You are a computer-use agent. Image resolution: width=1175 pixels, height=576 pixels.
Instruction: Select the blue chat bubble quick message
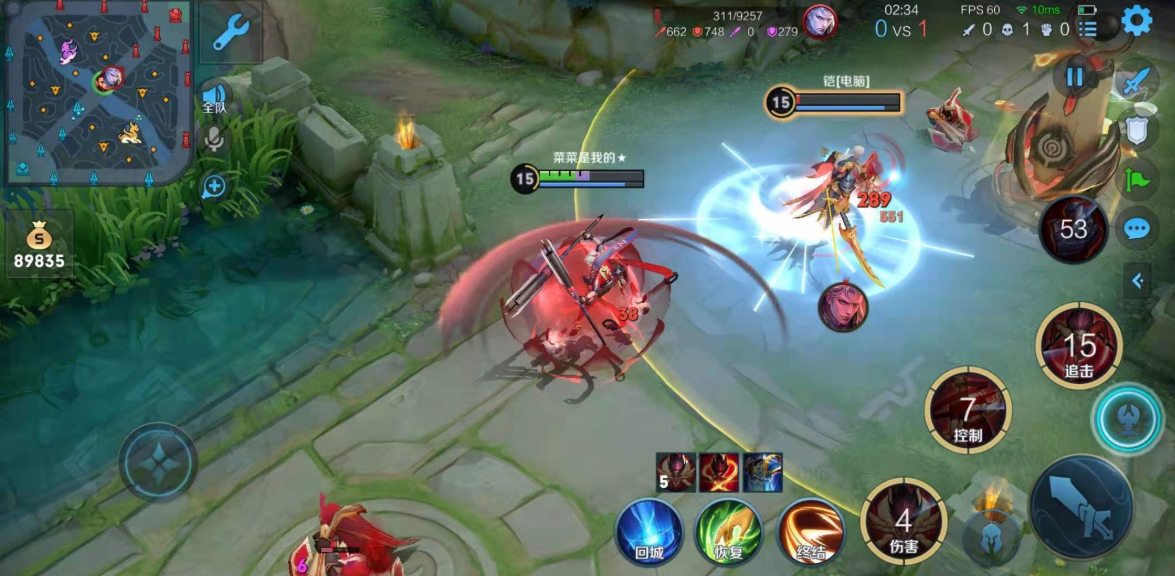point(1137,229)
